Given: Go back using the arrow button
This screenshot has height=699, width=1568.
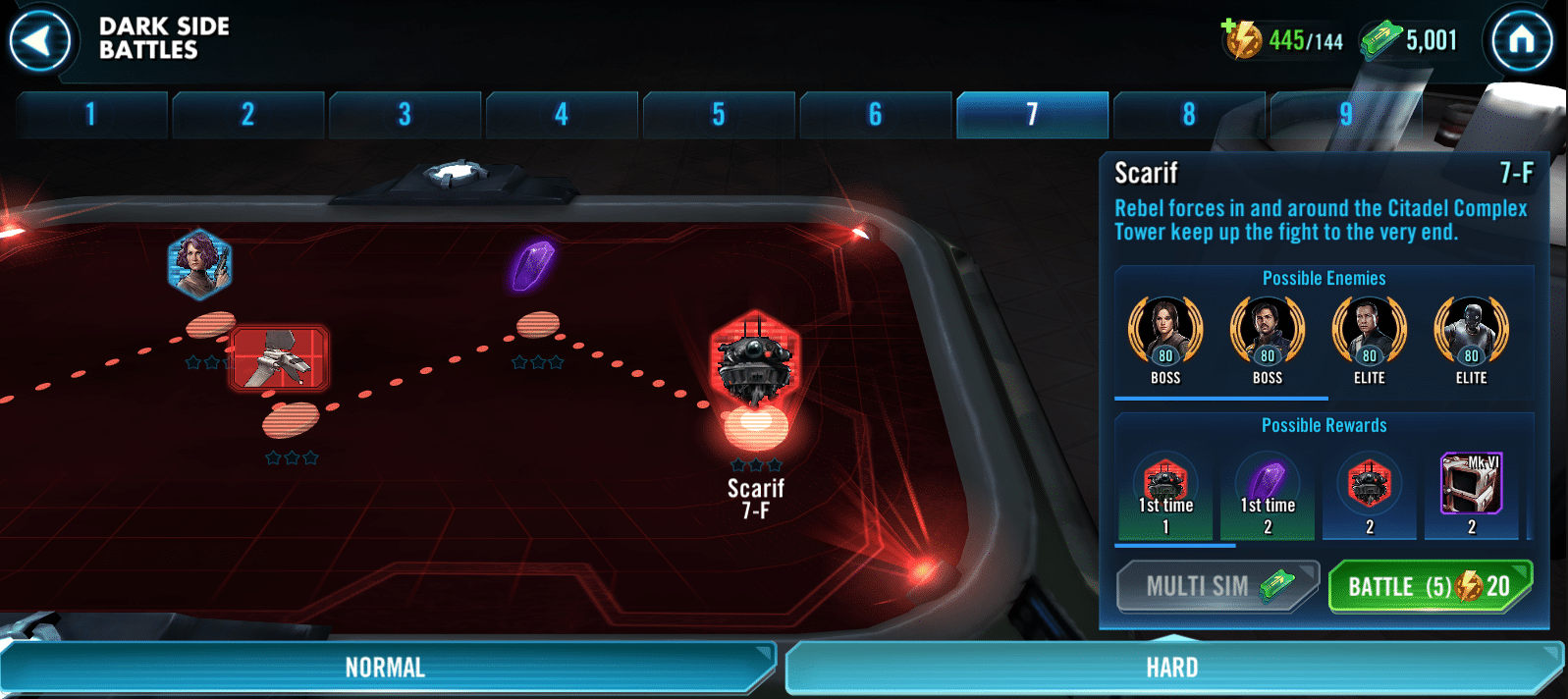Looking at the screenshot, I should click(39, 41).
